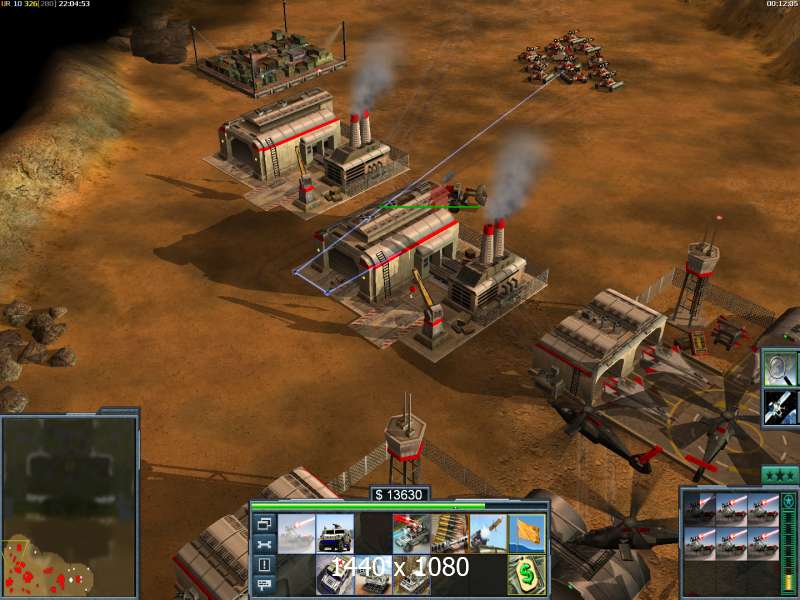The image size is (800, 600).
Task: Set rally point with the orange flag
Action: point(525,534)
